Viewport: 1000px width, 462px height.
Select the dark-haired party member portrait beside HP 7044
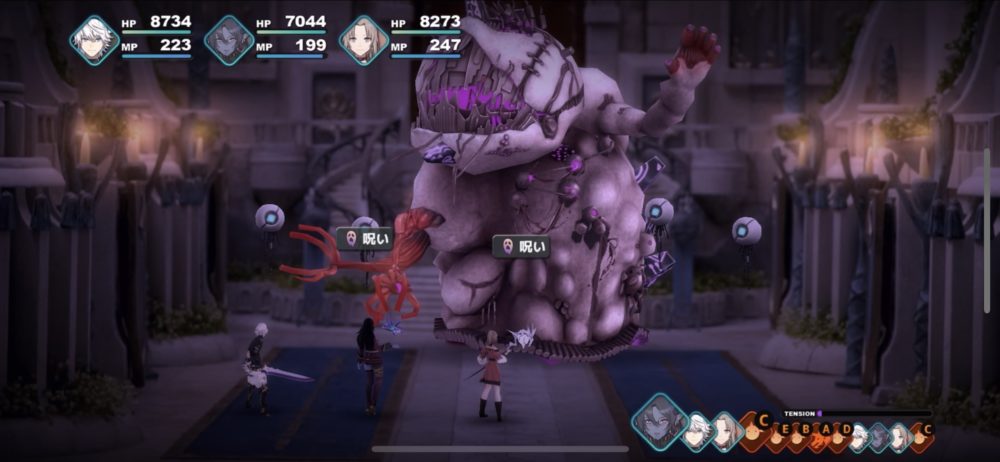(x=229, y=40)
